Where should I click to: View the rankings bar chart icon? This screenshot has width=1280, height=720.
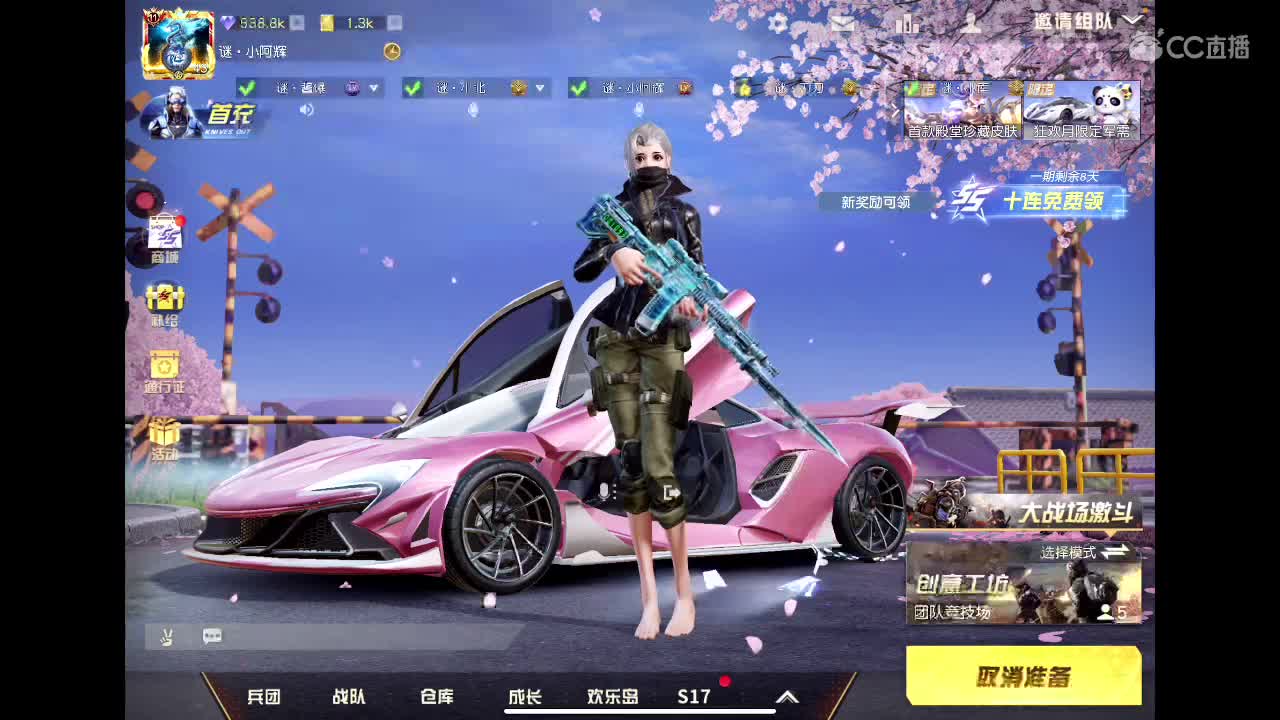coord(906,22)
